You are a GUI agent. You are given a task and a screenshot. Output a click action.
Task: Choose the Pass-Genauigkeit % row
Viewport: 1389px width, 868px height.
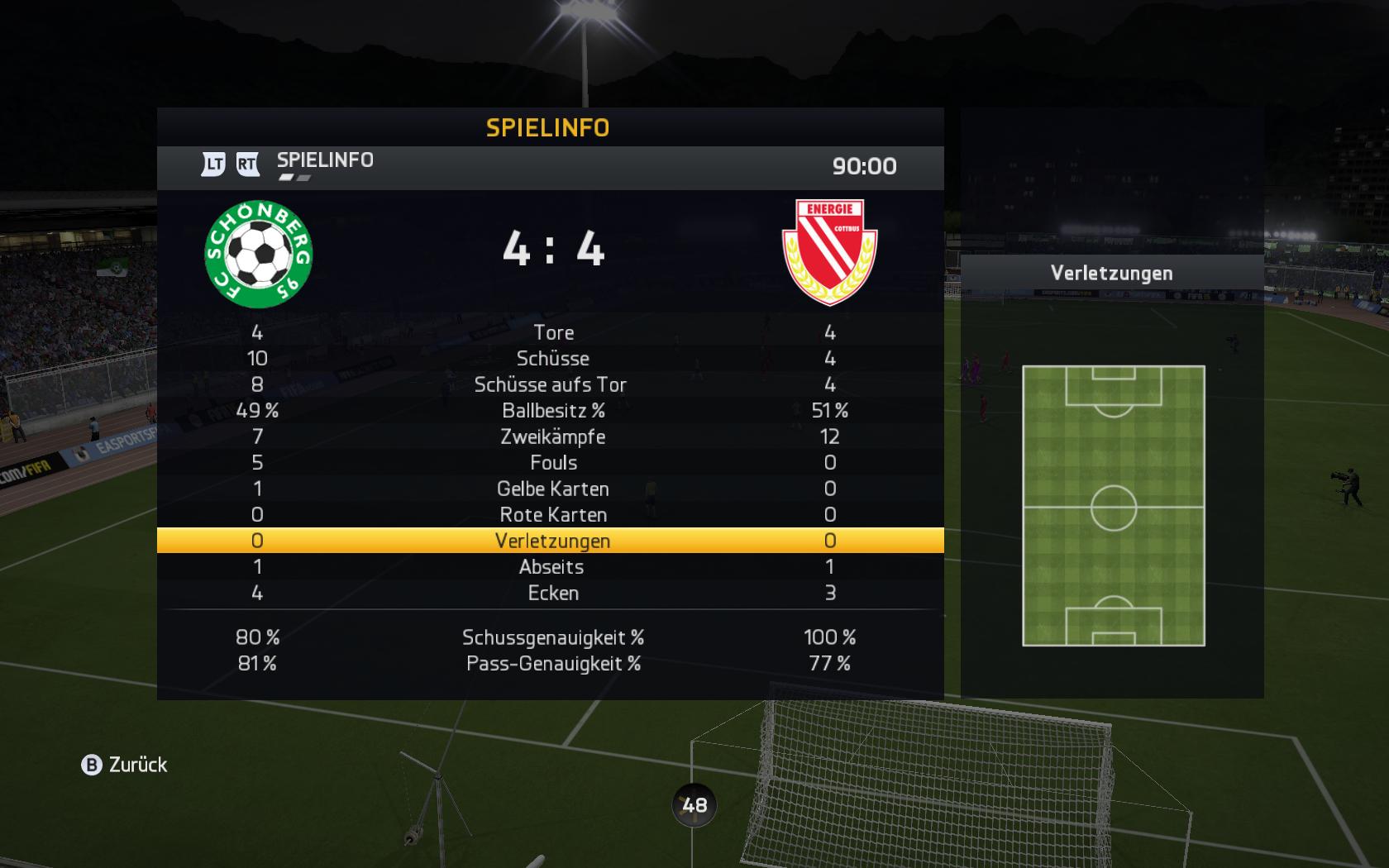pos(553,664)
